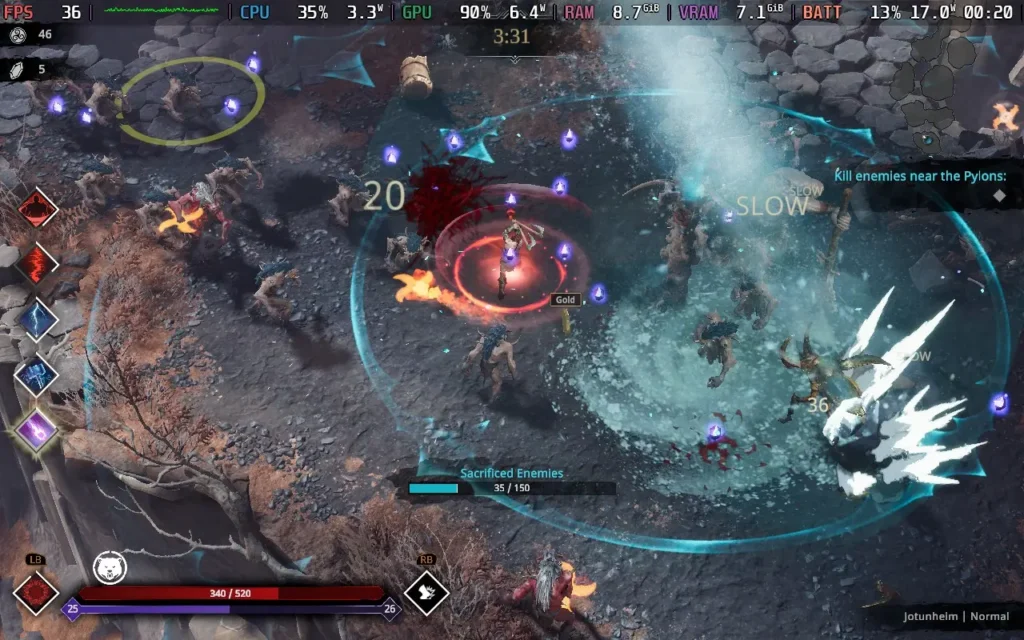Use the blue hammer skill icon

[37, 374]
